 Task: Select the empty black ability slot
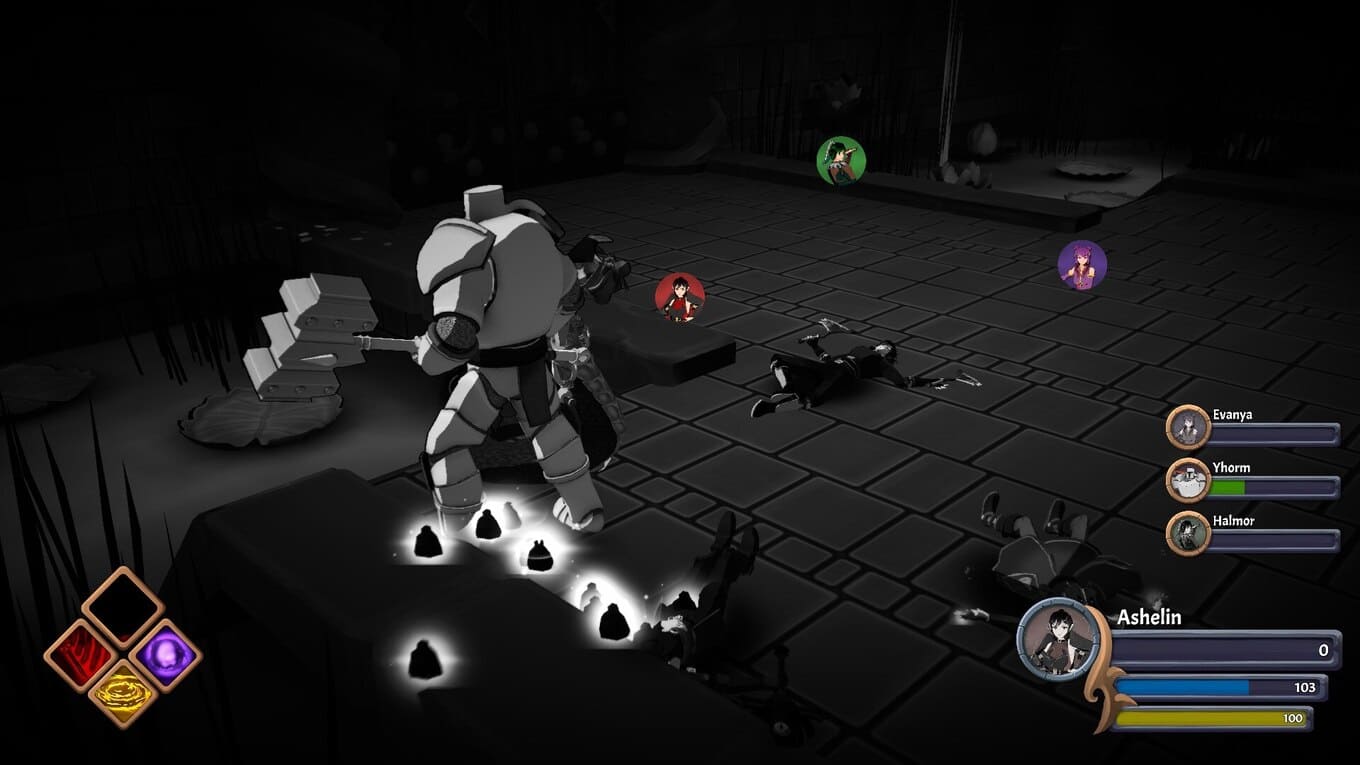coord(122,607)
